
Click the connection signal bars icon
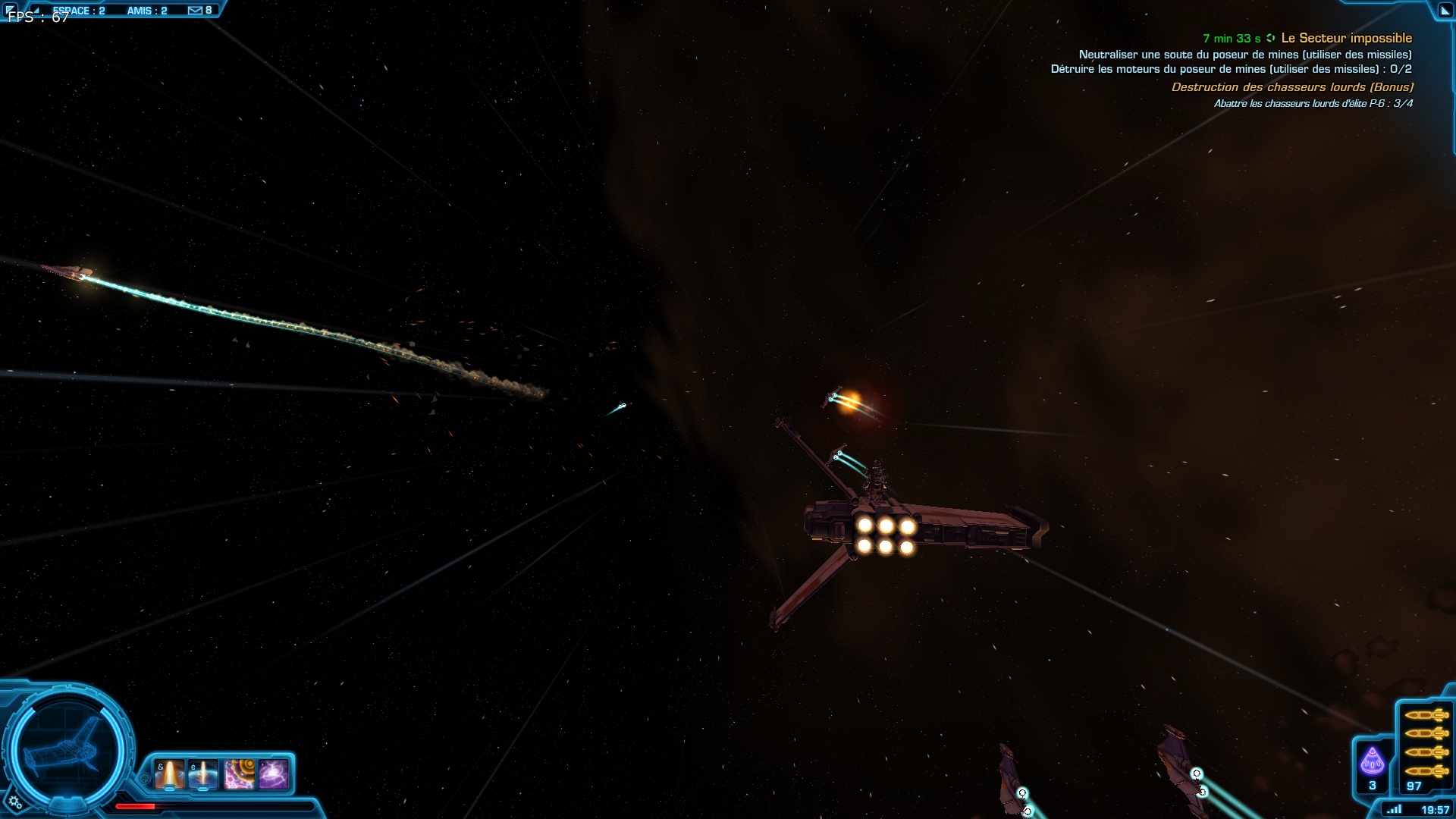coord(1394,809)
